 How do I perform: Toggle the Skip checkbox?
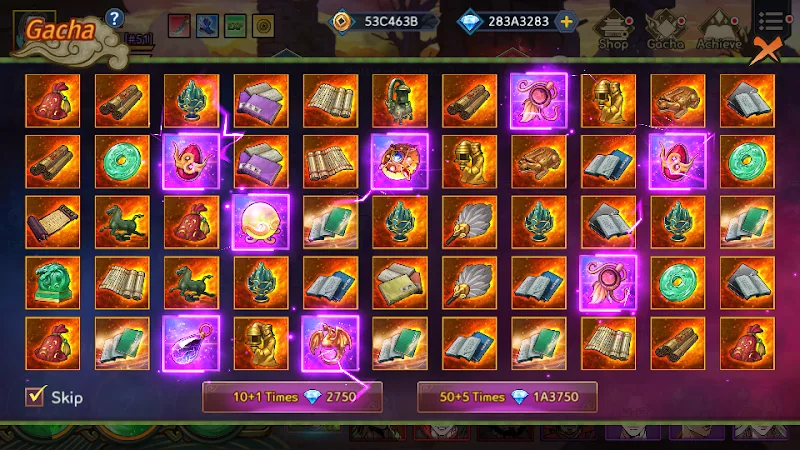pyautogui.click(x=36, y=397)
